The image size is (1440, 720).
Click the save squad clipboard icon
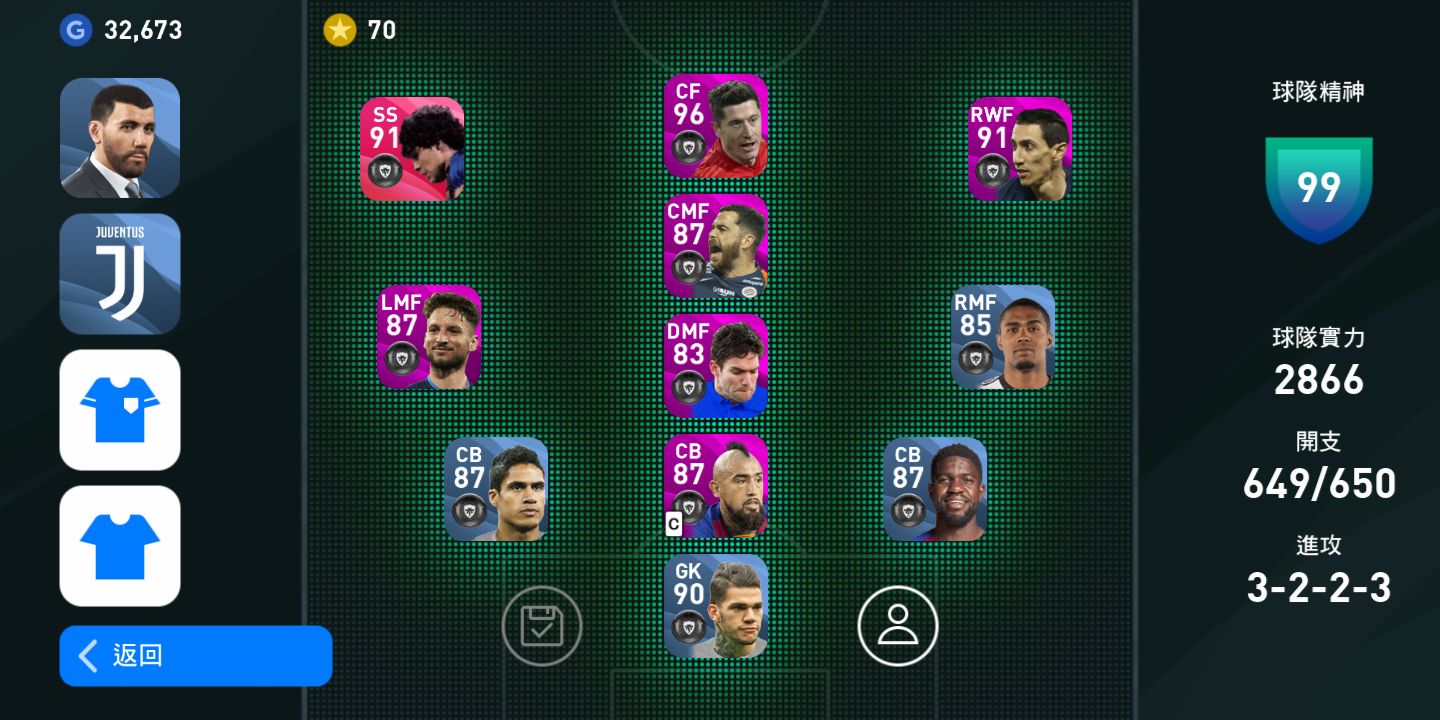[542, 626]
